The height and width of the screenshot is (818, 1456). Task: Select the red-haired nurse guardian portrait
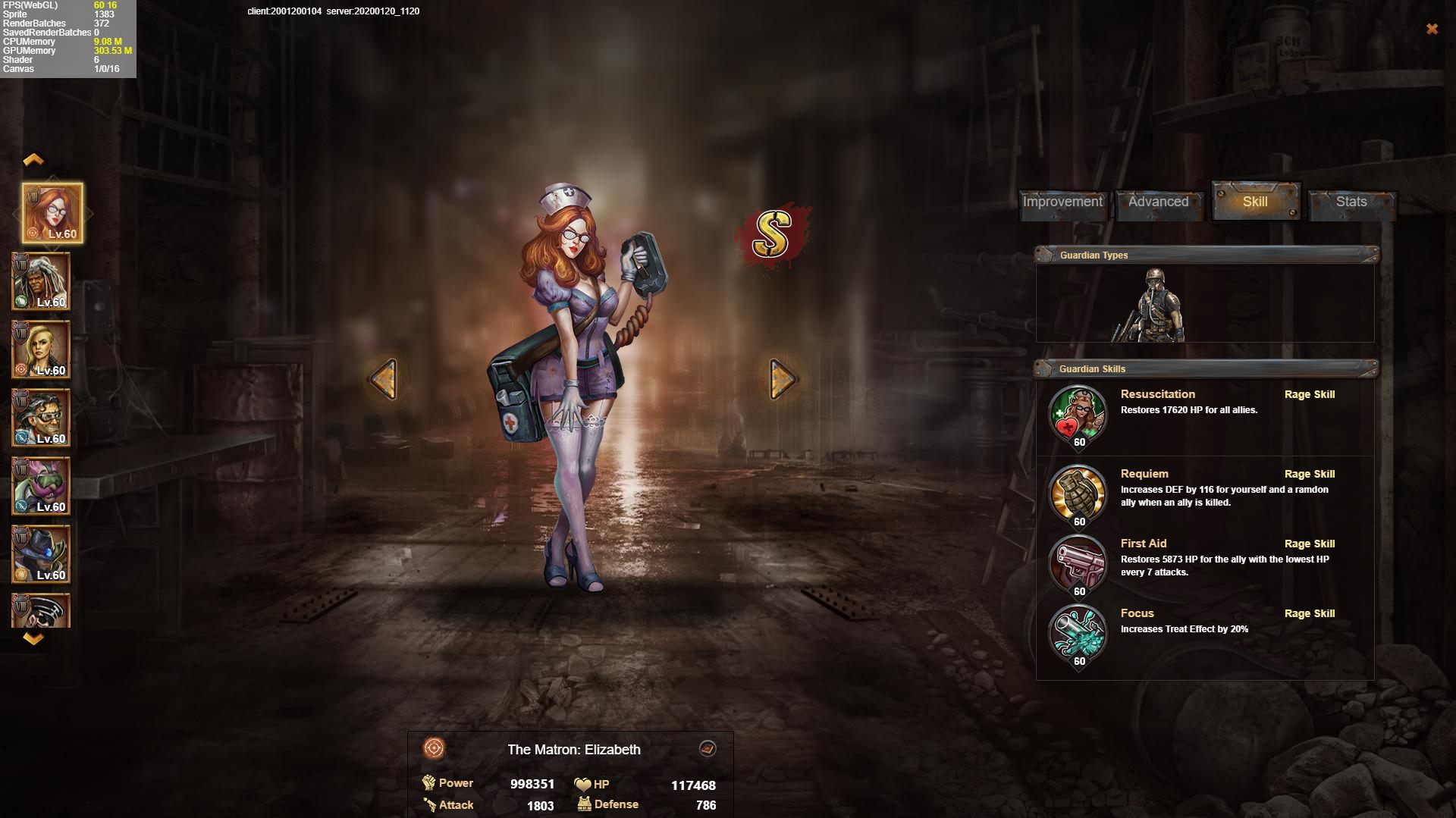pyautogui.click(x=52, y=213)
